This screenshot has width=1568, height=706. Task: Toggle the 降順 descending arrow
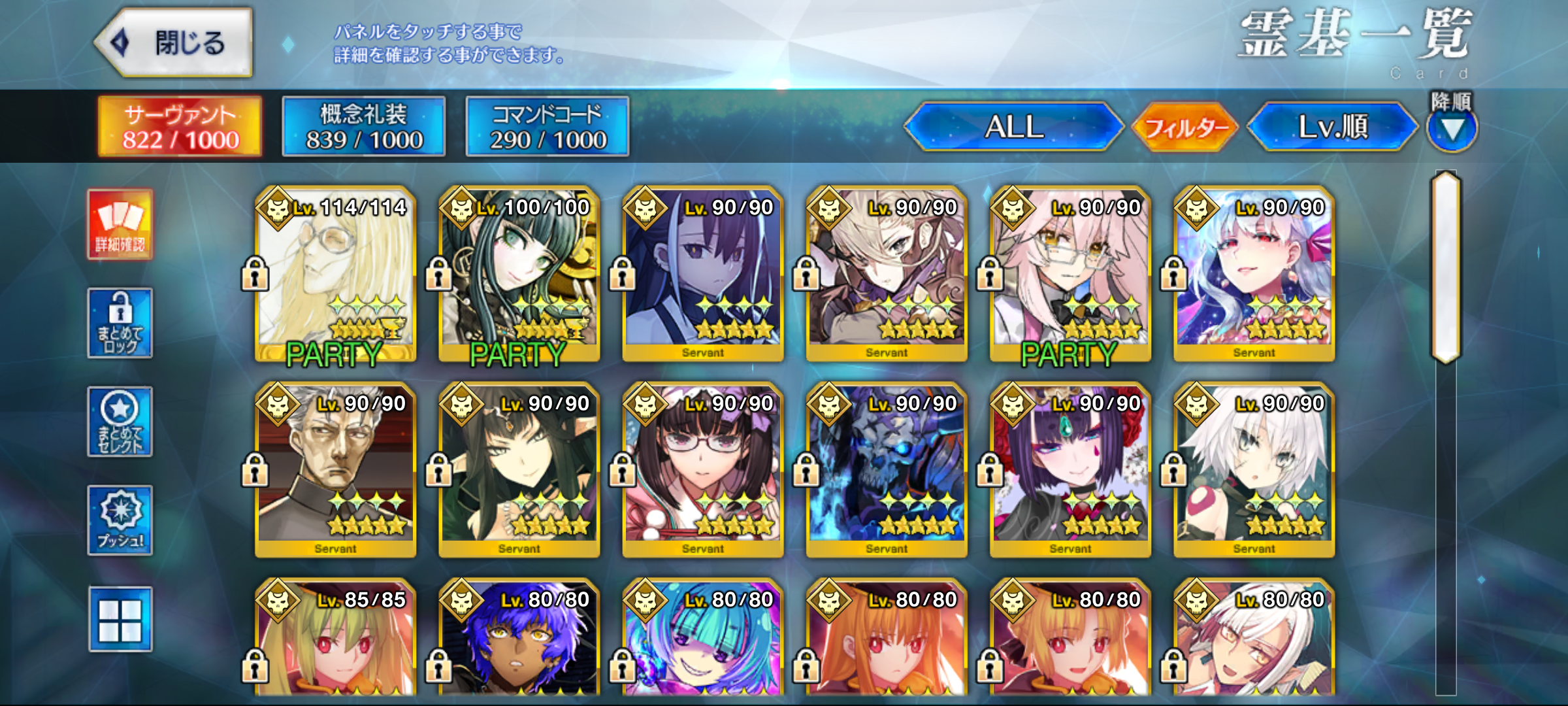coord(1452,129)
